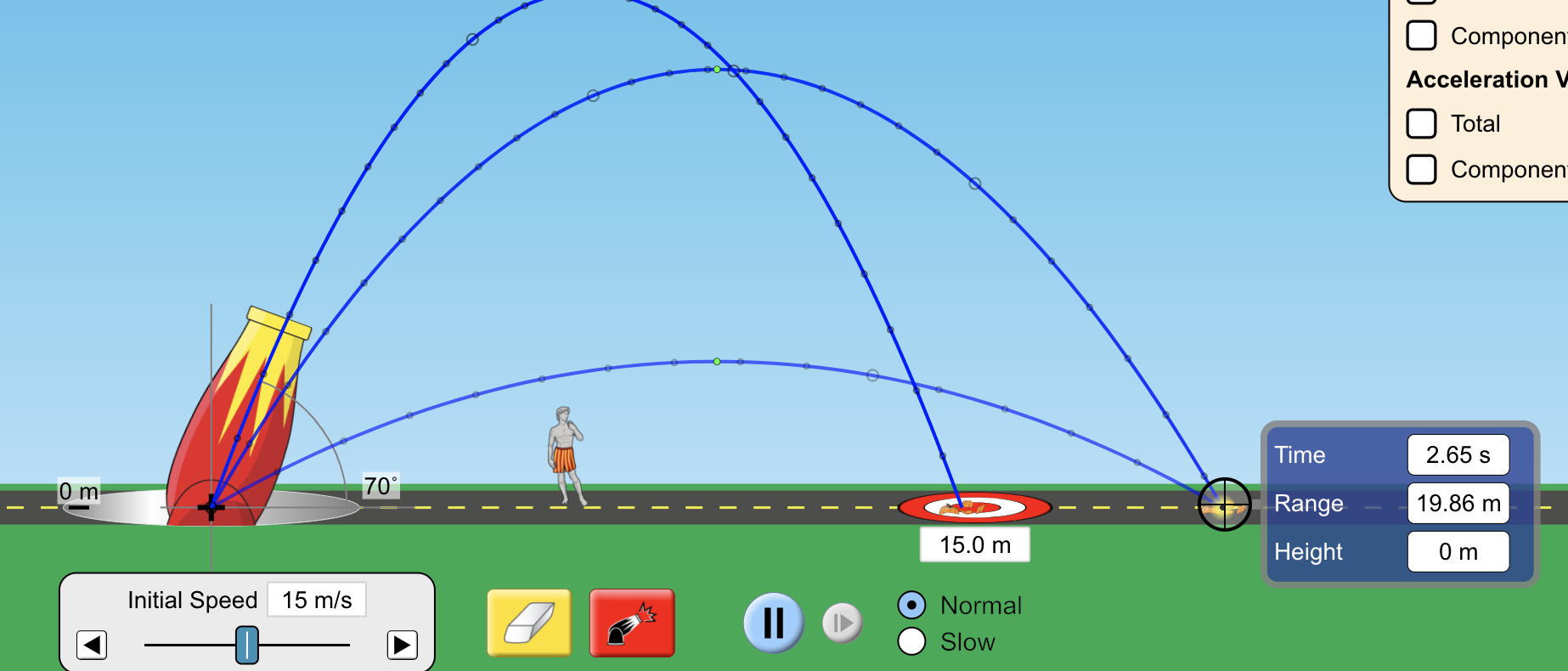1568x671 pixels.
Task: Click the crosshair tool on the landing point
Action: pos(1223,503)
